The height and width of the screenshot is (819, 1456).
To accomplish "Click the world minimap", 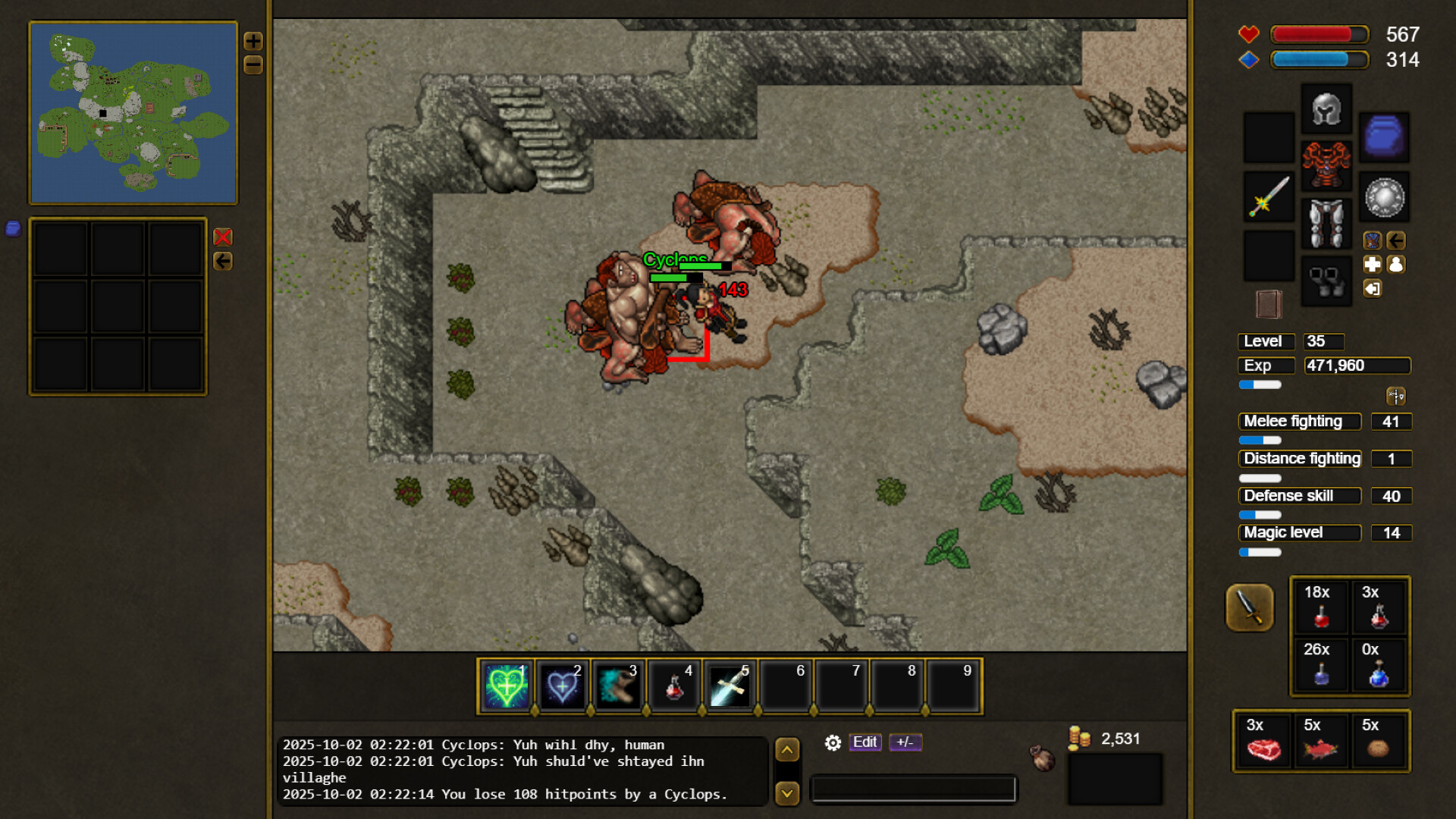I will 133,113.
